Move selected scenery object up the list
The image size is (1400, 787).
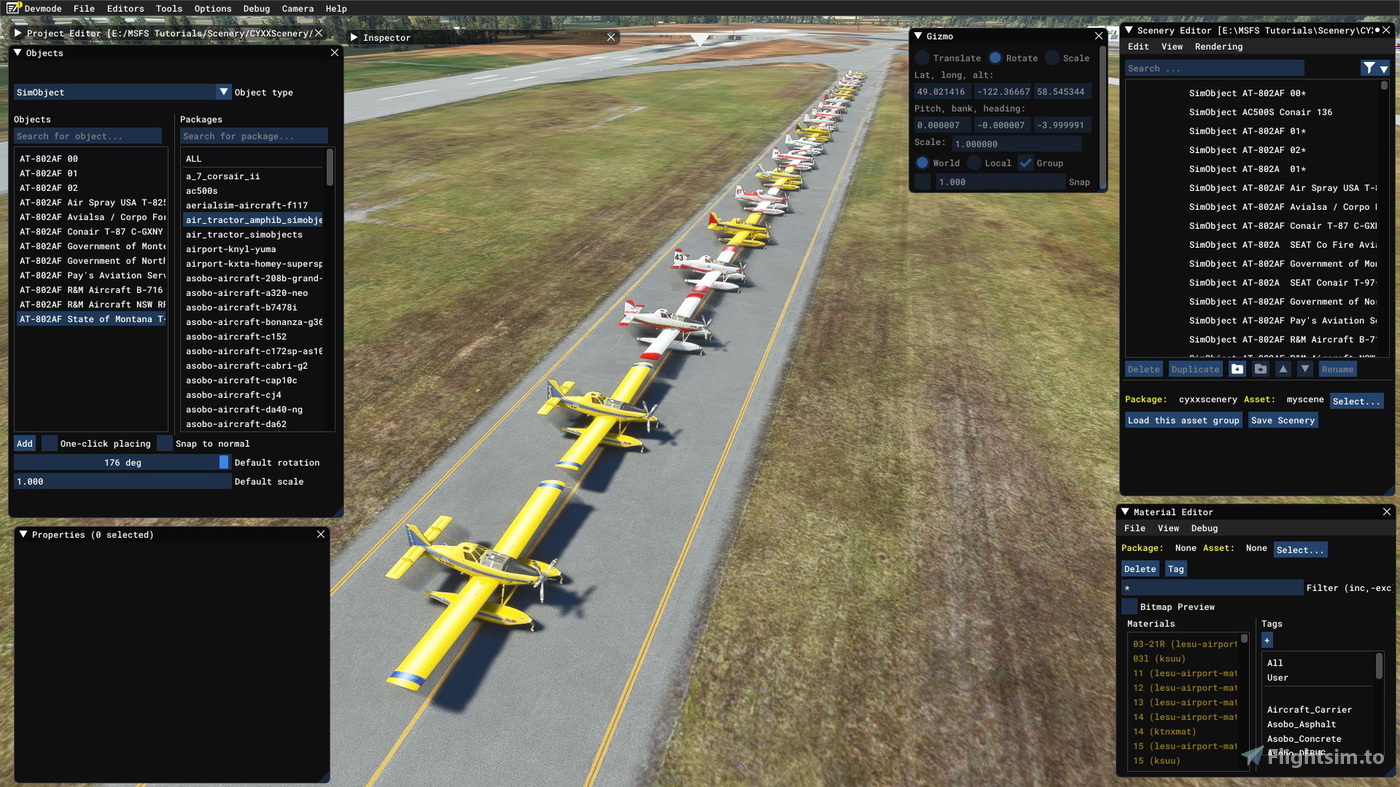pyautogui.click(x=1283, y=368)
